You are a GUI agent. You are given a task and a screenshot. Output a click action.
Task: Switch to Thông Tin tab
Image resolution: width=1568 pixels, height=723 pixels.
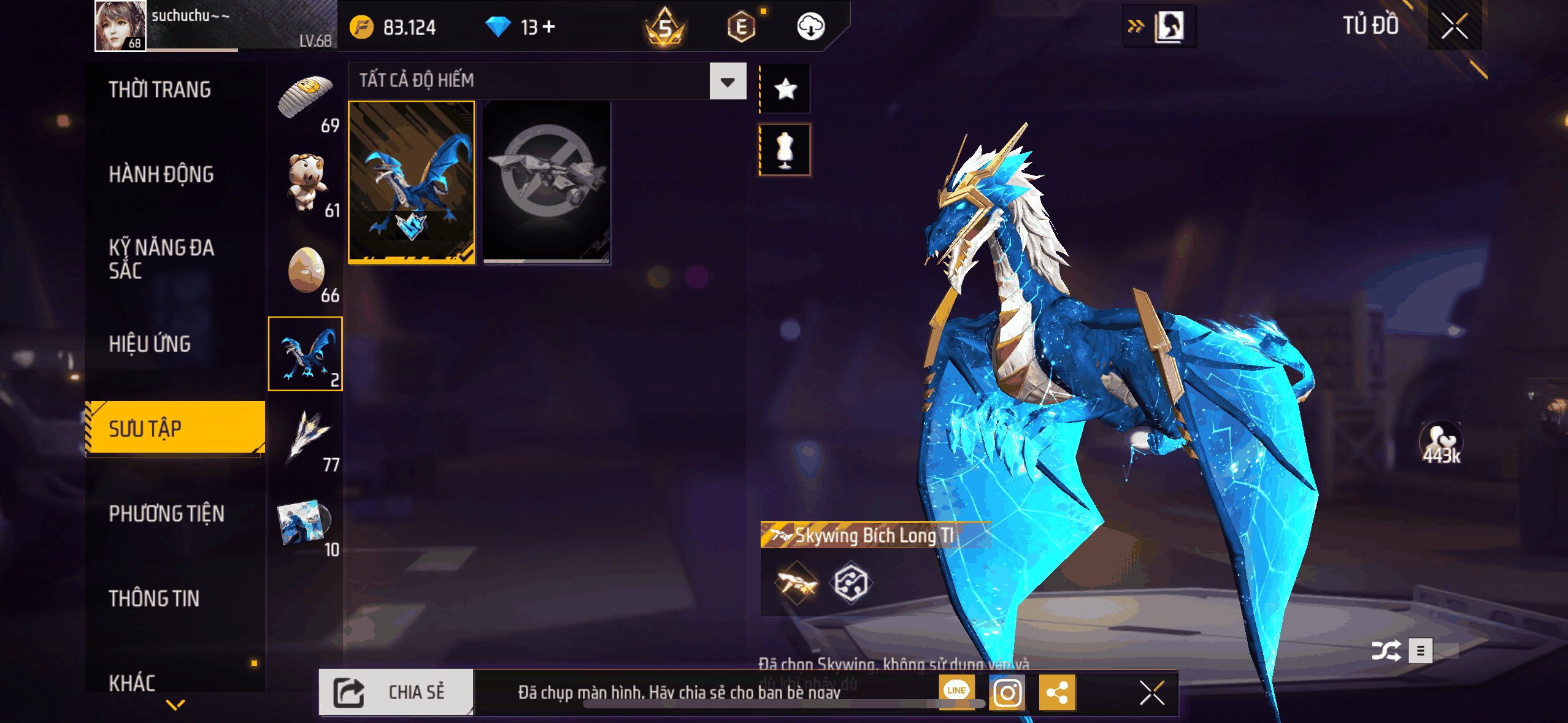(x=154, y=599)
